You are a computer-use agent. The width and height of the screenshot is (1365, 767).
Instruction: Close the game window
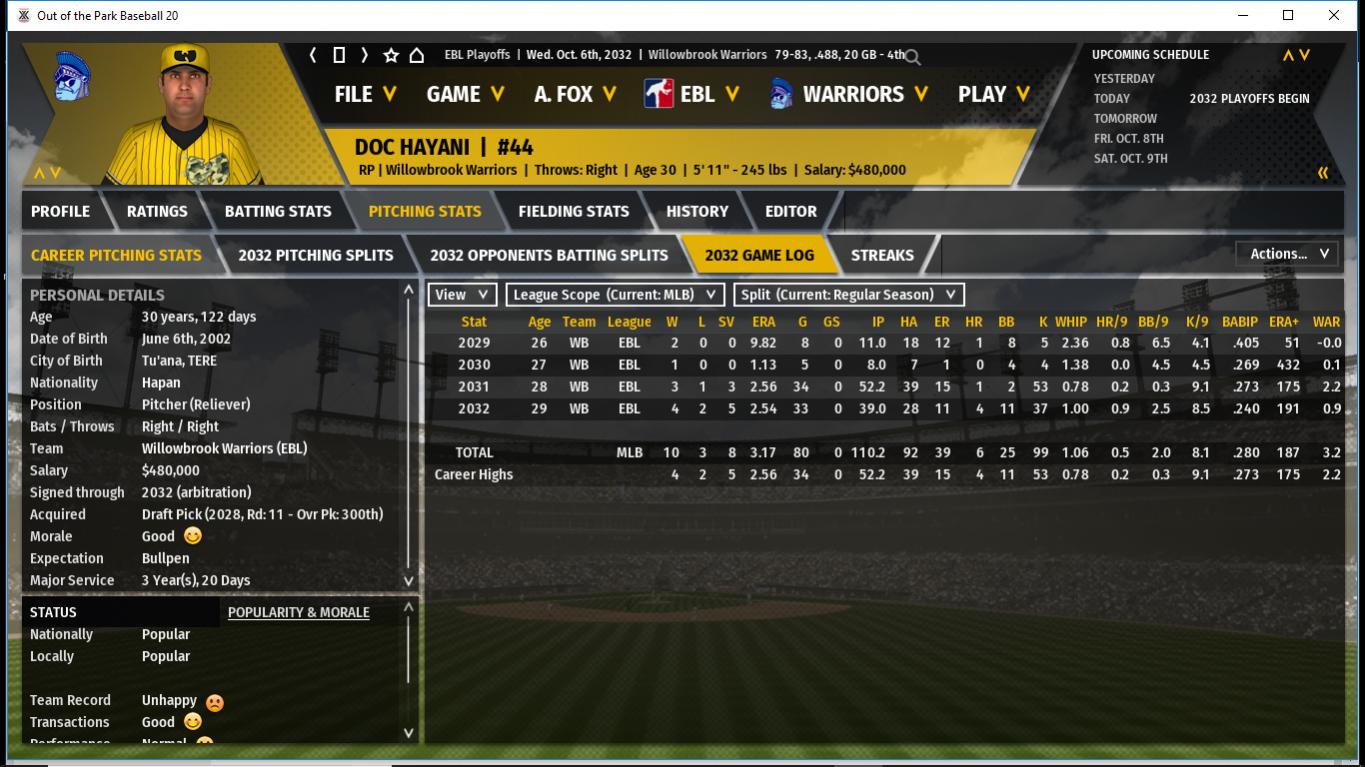tap(1334, 15)
